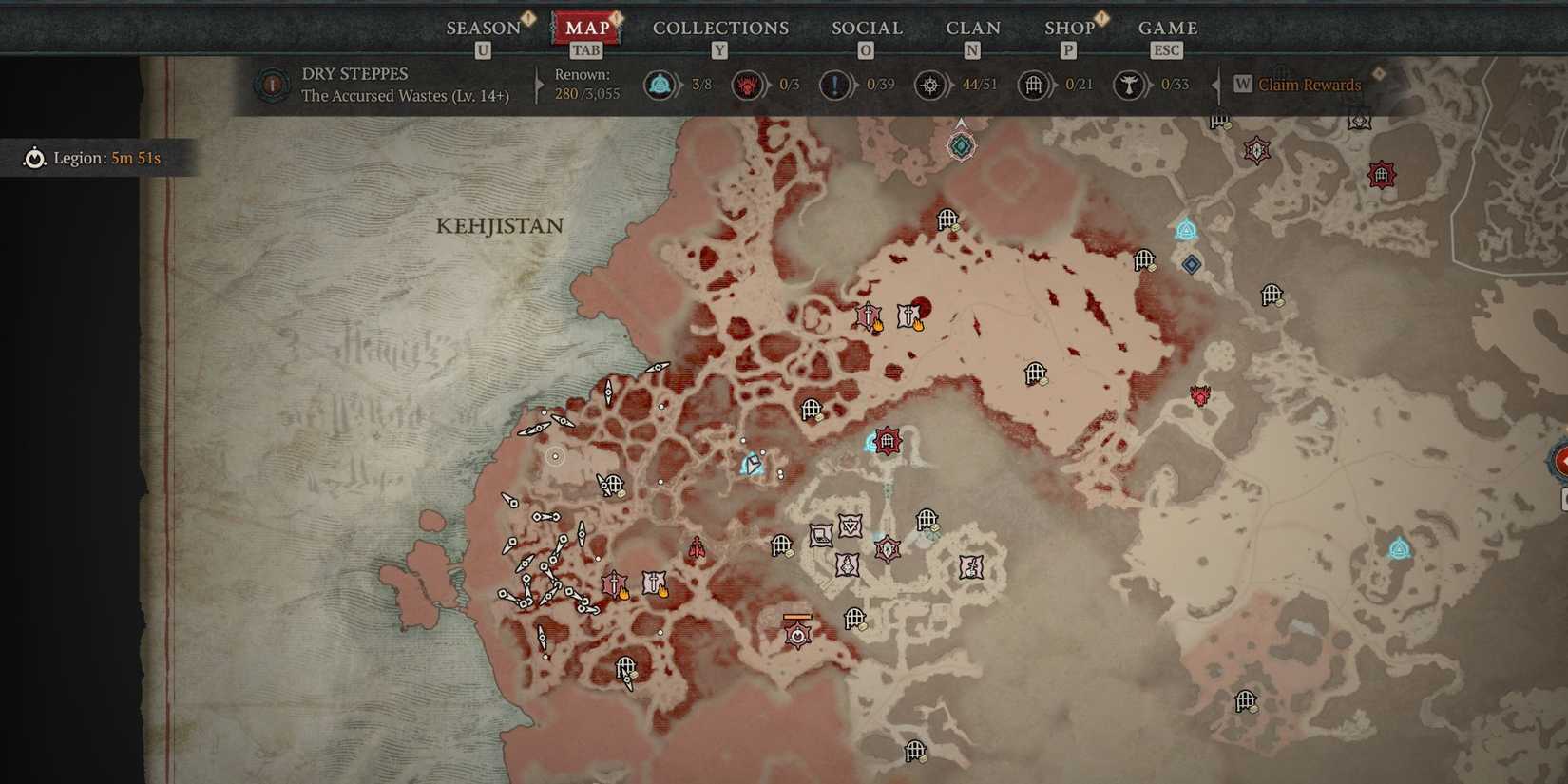Open the SOCIAL tab

(x=866, y=29)
